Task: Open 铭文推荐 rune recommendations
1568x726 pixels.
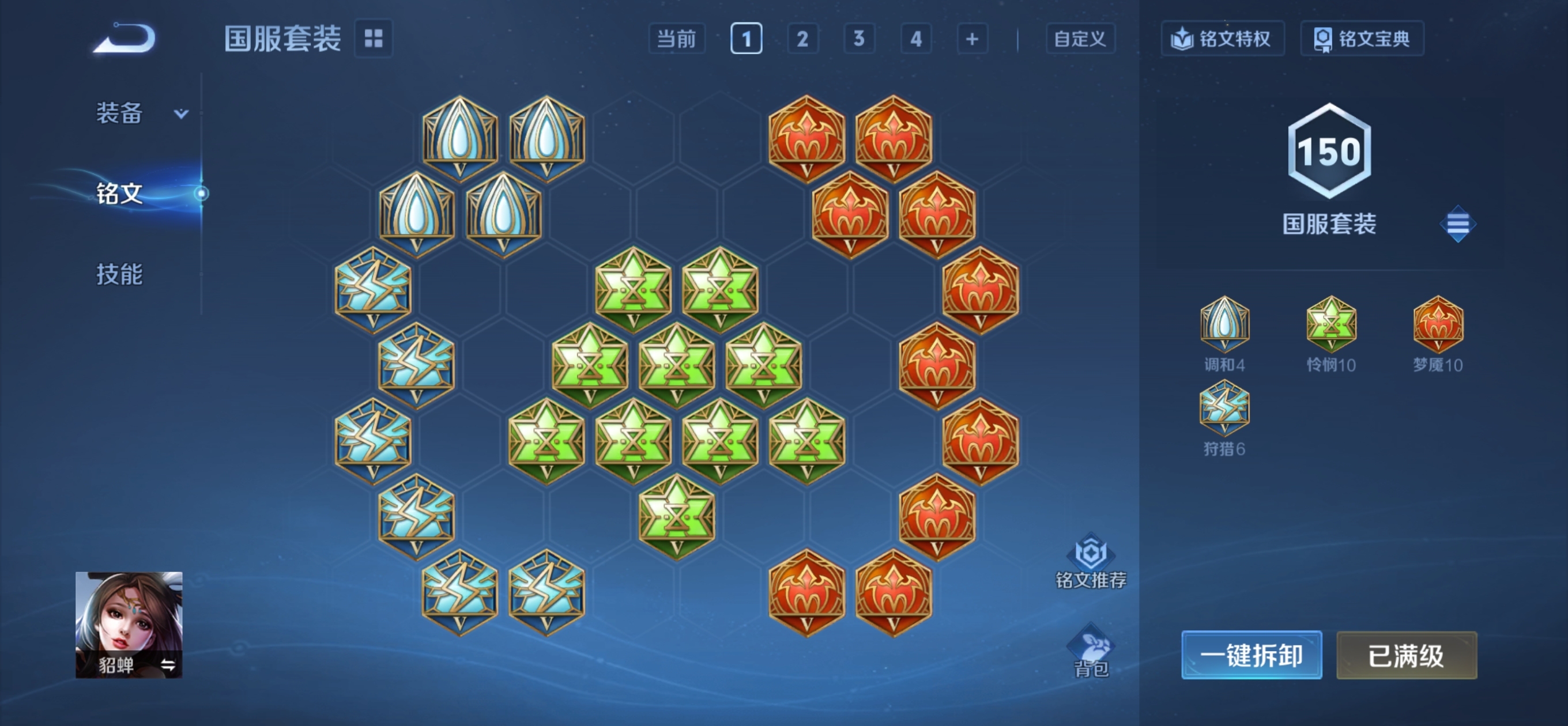Action: pyautogui.click(x=1090, y=561)
